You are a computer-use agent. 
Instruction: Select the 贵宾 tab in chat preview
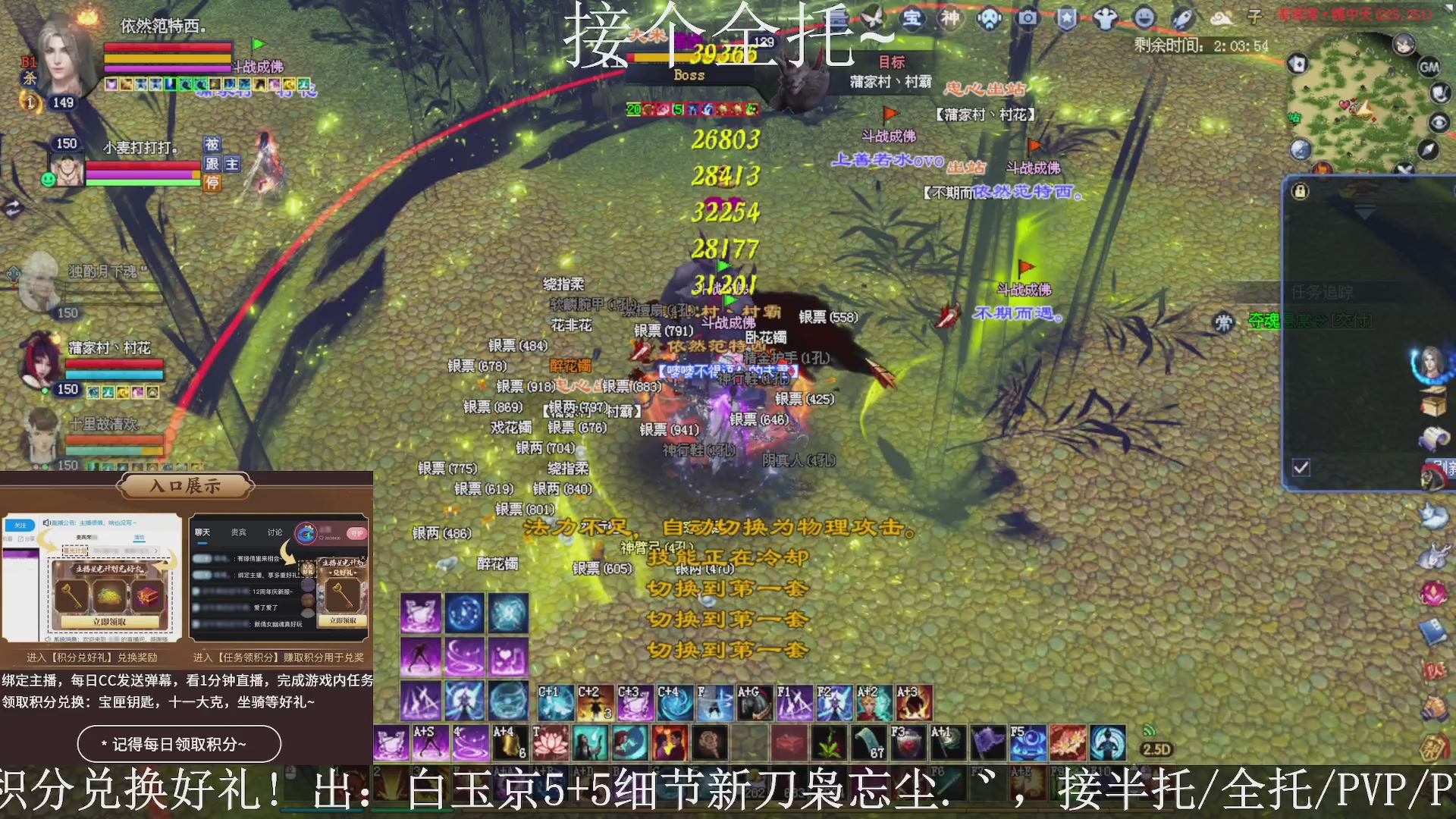(239, 532)
